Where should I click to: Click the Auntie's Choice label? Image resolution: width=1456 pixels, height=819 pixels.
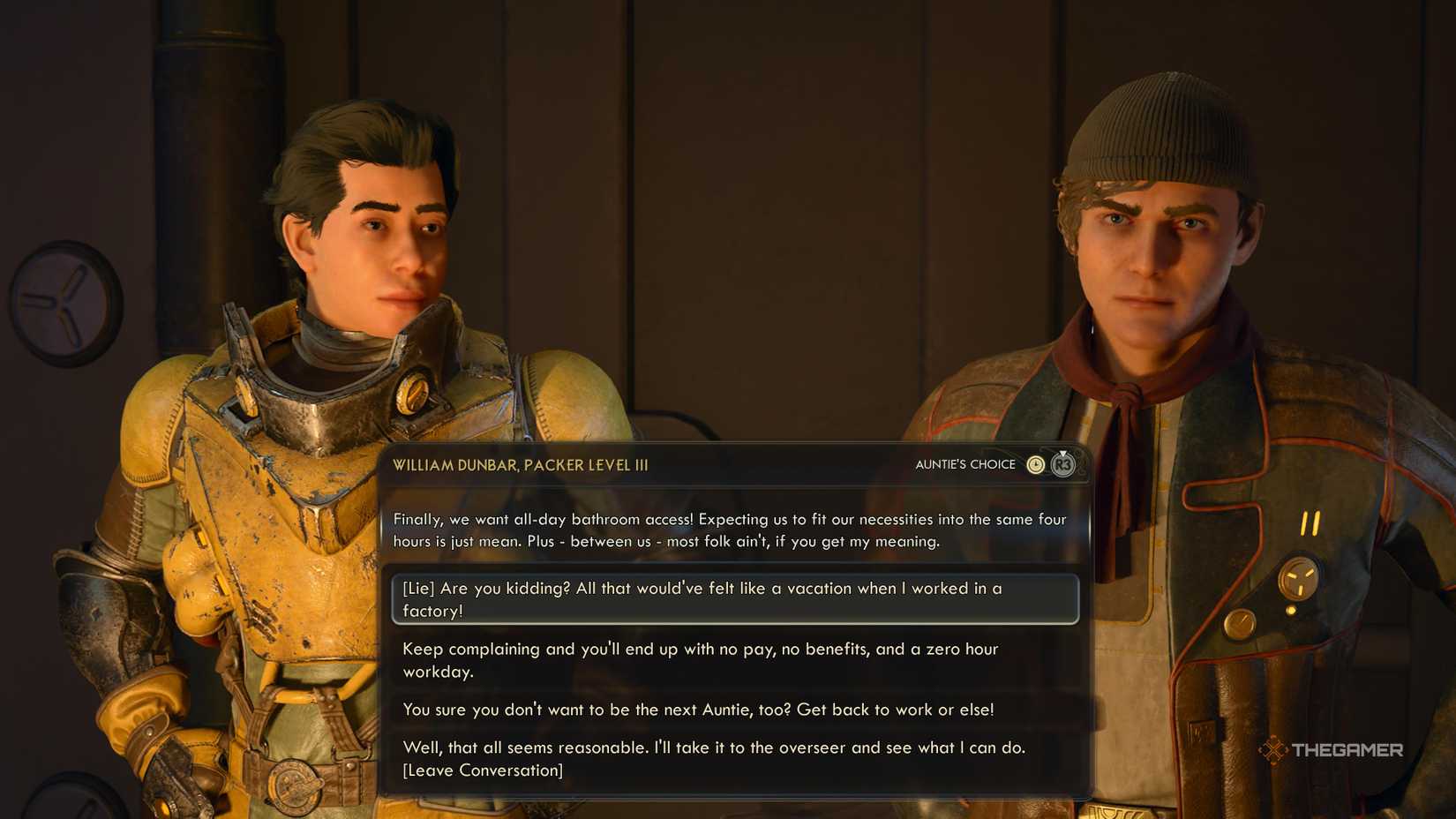tap(966, 463)
